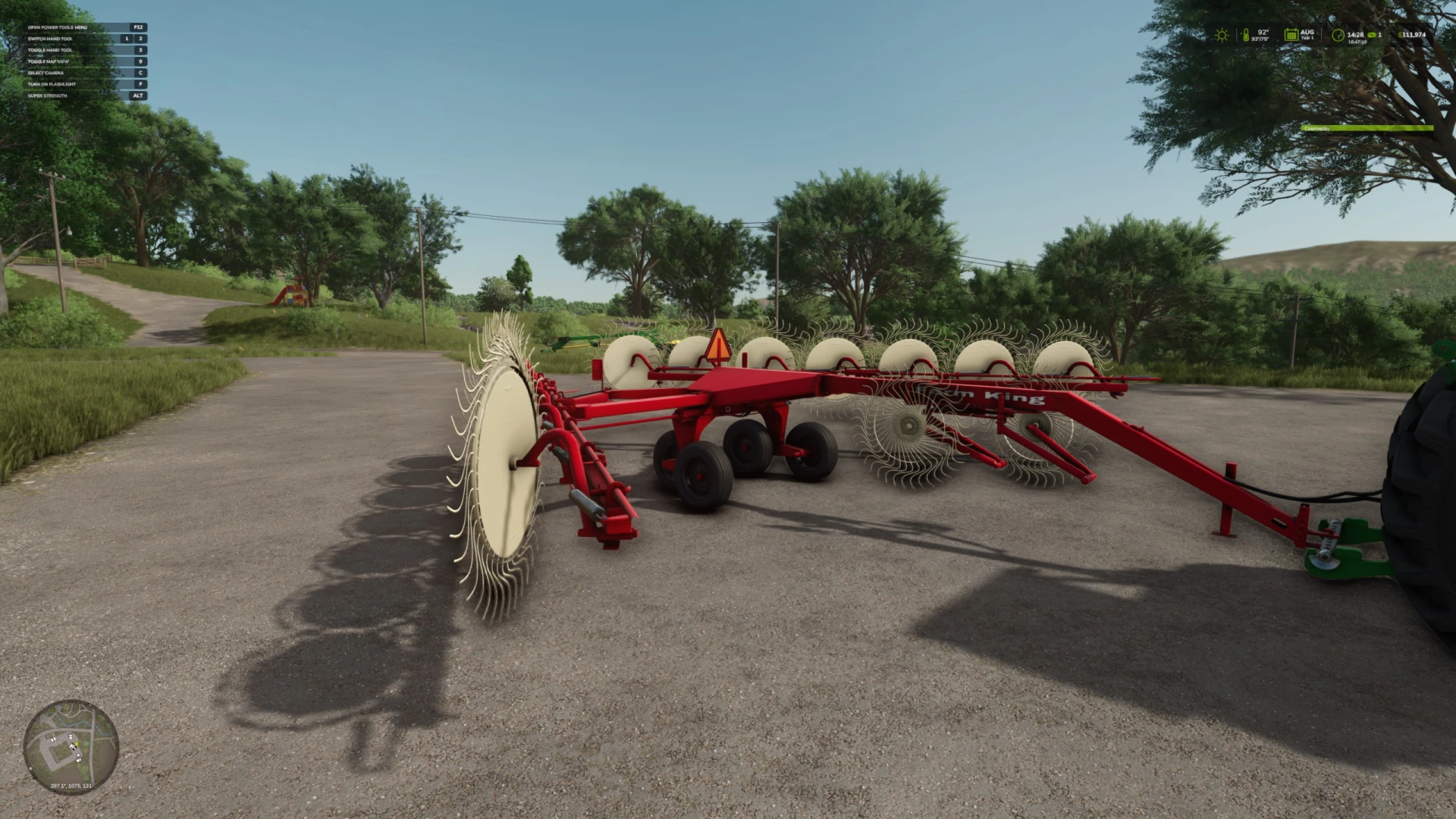Click the sun weather icon in the HUD

point(1222,34)
